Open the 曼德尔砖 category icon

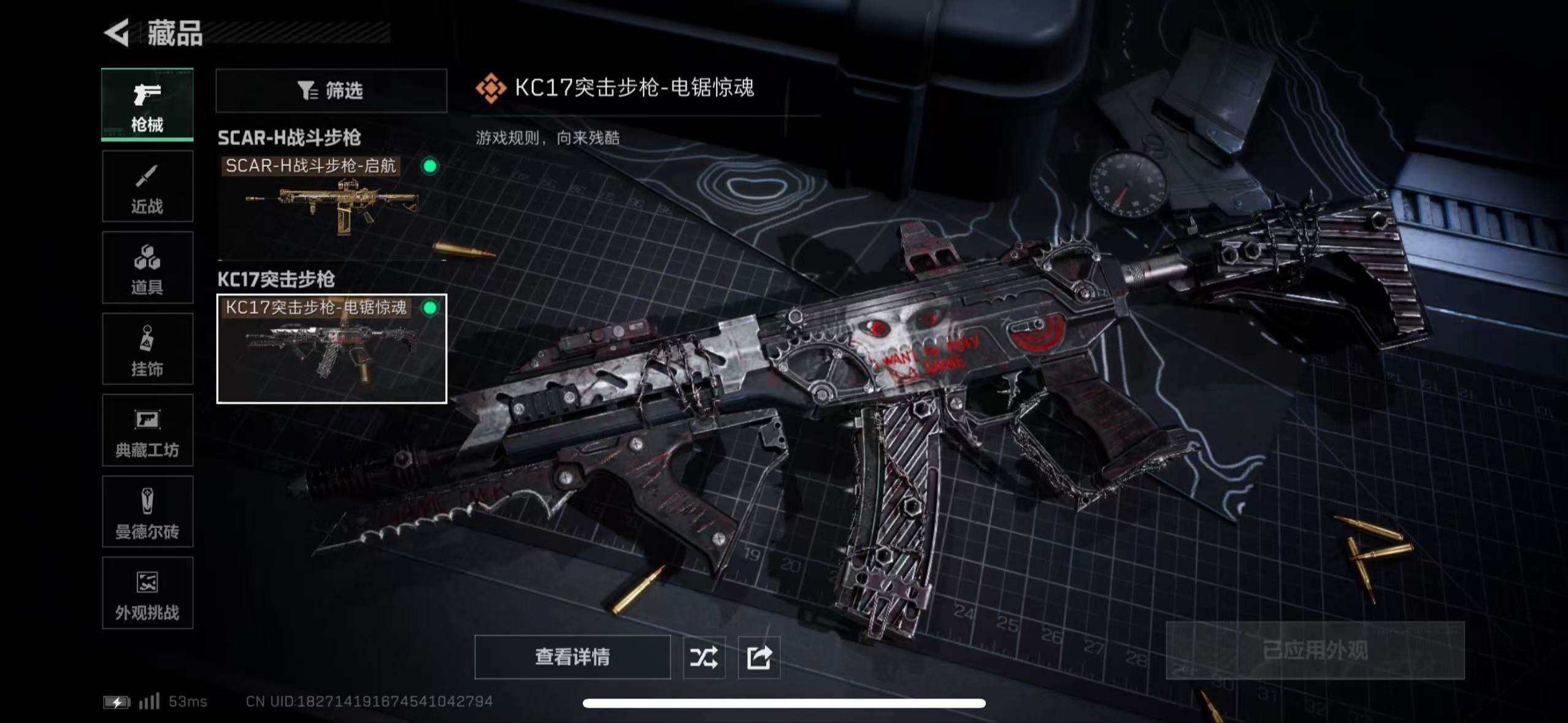click(x=147, y=512)
